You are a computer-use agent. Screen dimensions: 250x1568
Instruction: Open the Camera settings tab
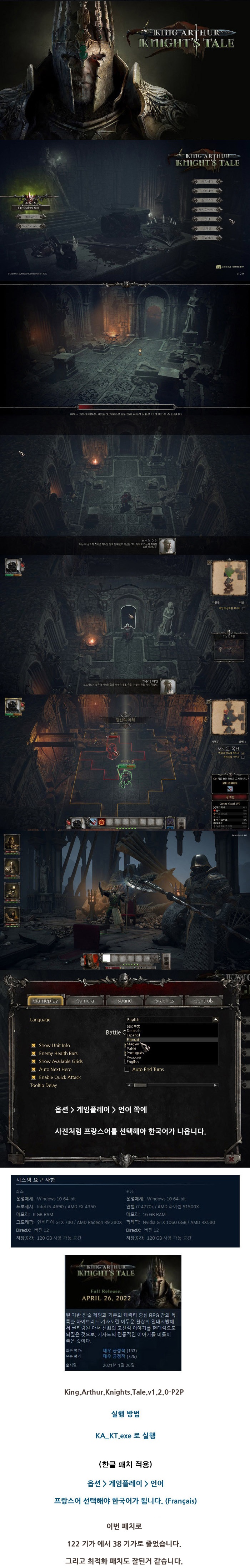85,1000
